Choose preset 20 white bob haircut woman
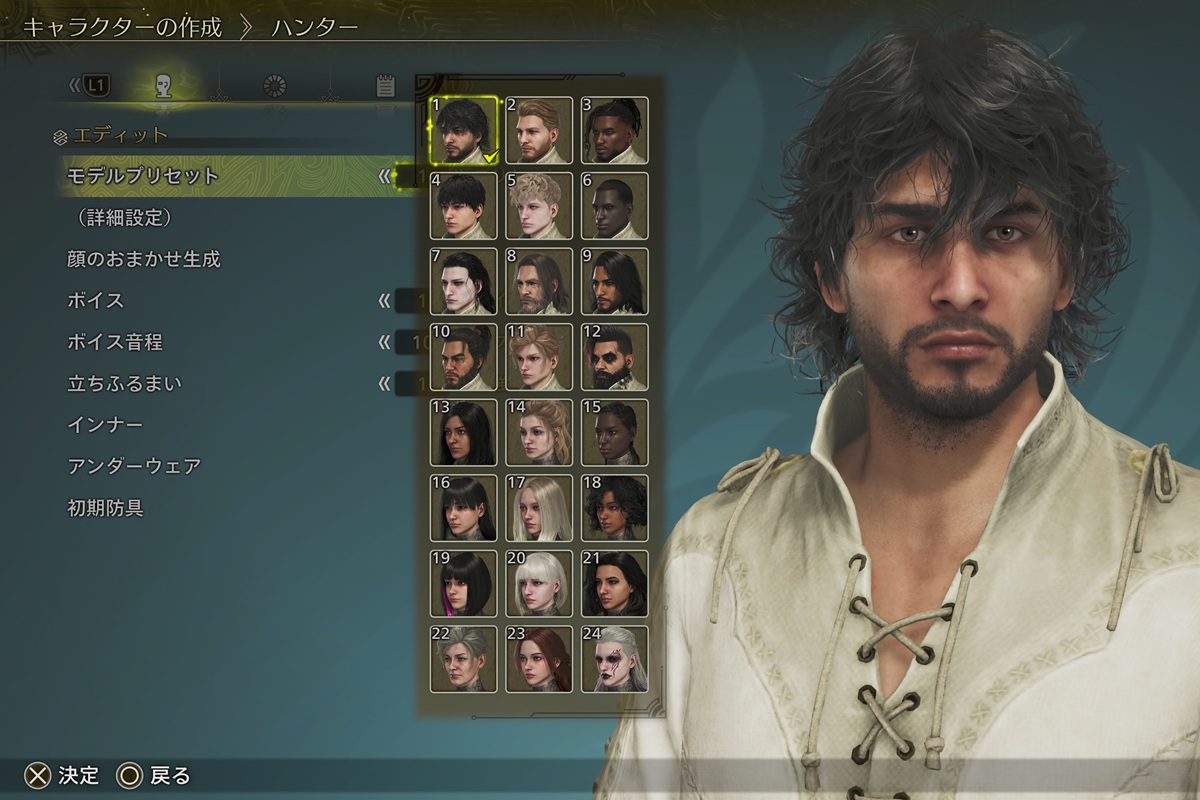This screenshot has width=1200, height=800. (x=539, y=584)
